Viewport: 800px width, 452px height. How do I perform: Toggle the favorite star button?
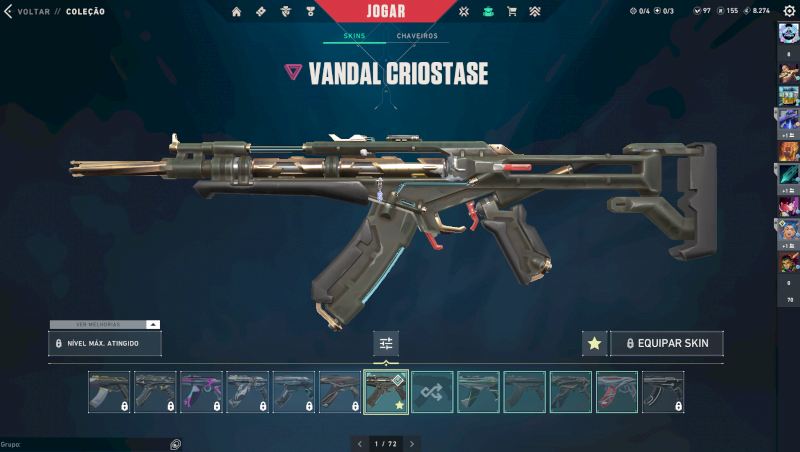tap(594, 343)
